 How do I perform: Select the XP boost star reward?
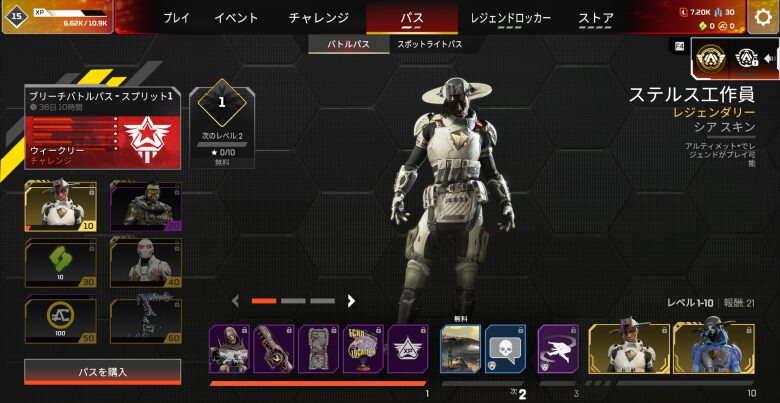point(407,349)
